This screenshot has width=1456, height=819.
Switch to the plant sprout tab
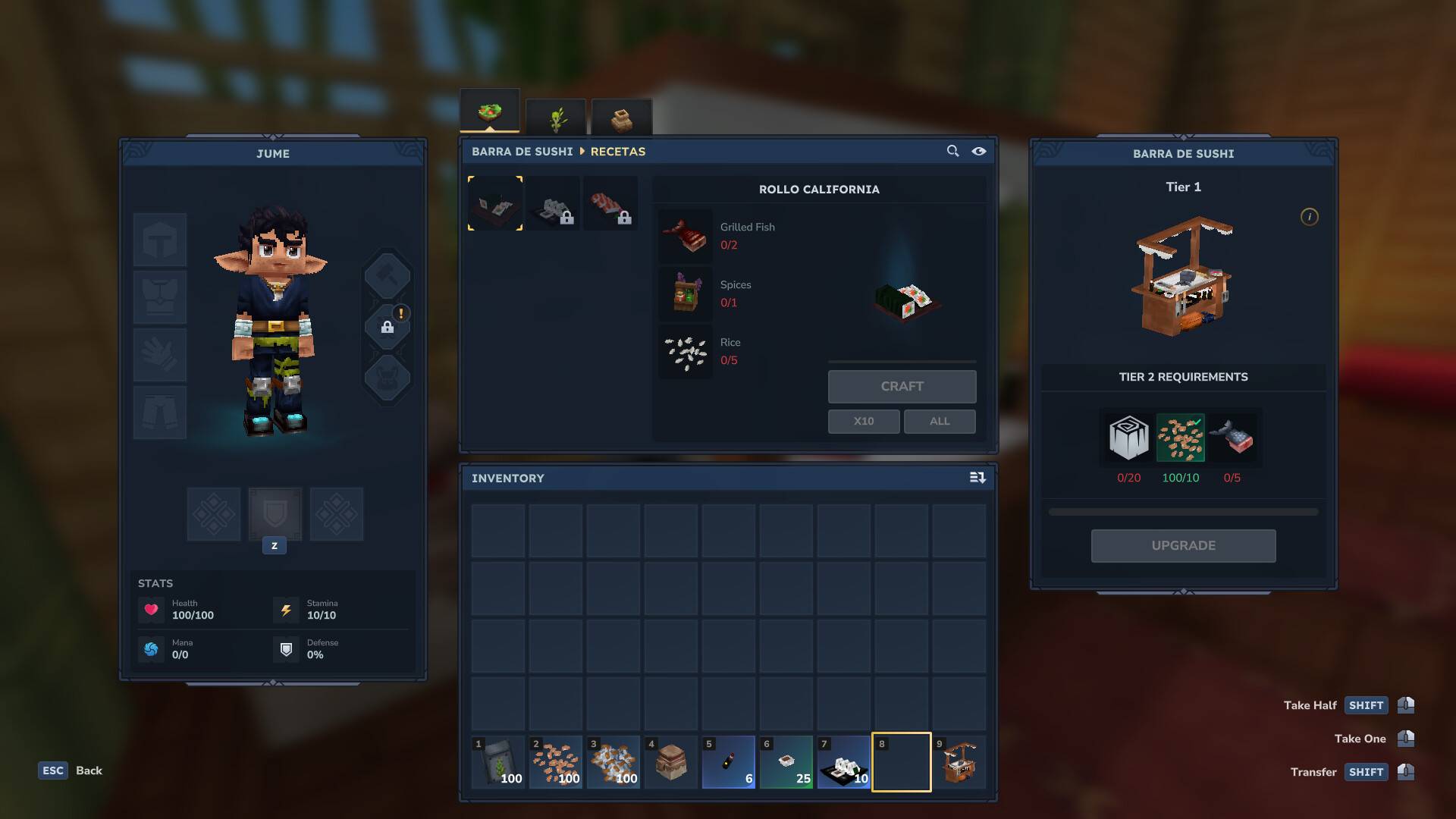click(556, 118)
